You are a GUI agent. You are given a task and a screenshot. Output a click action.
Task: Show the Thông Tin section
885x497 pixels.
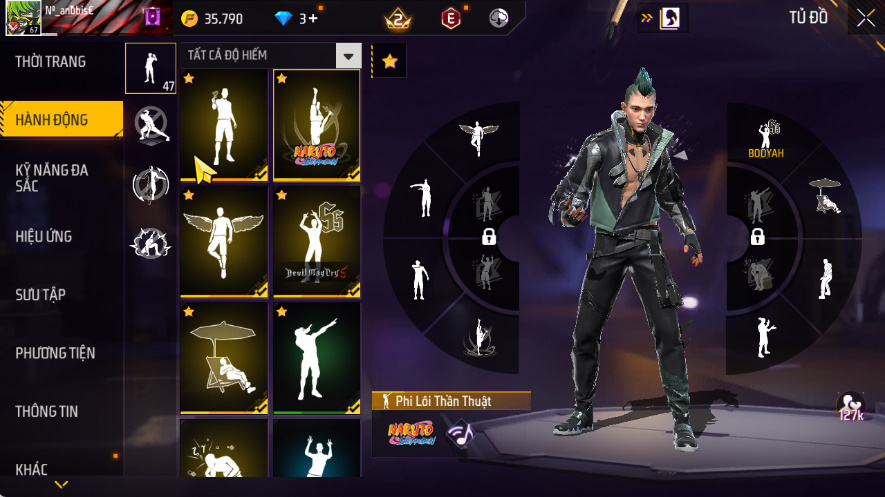(x=47, y=411)
